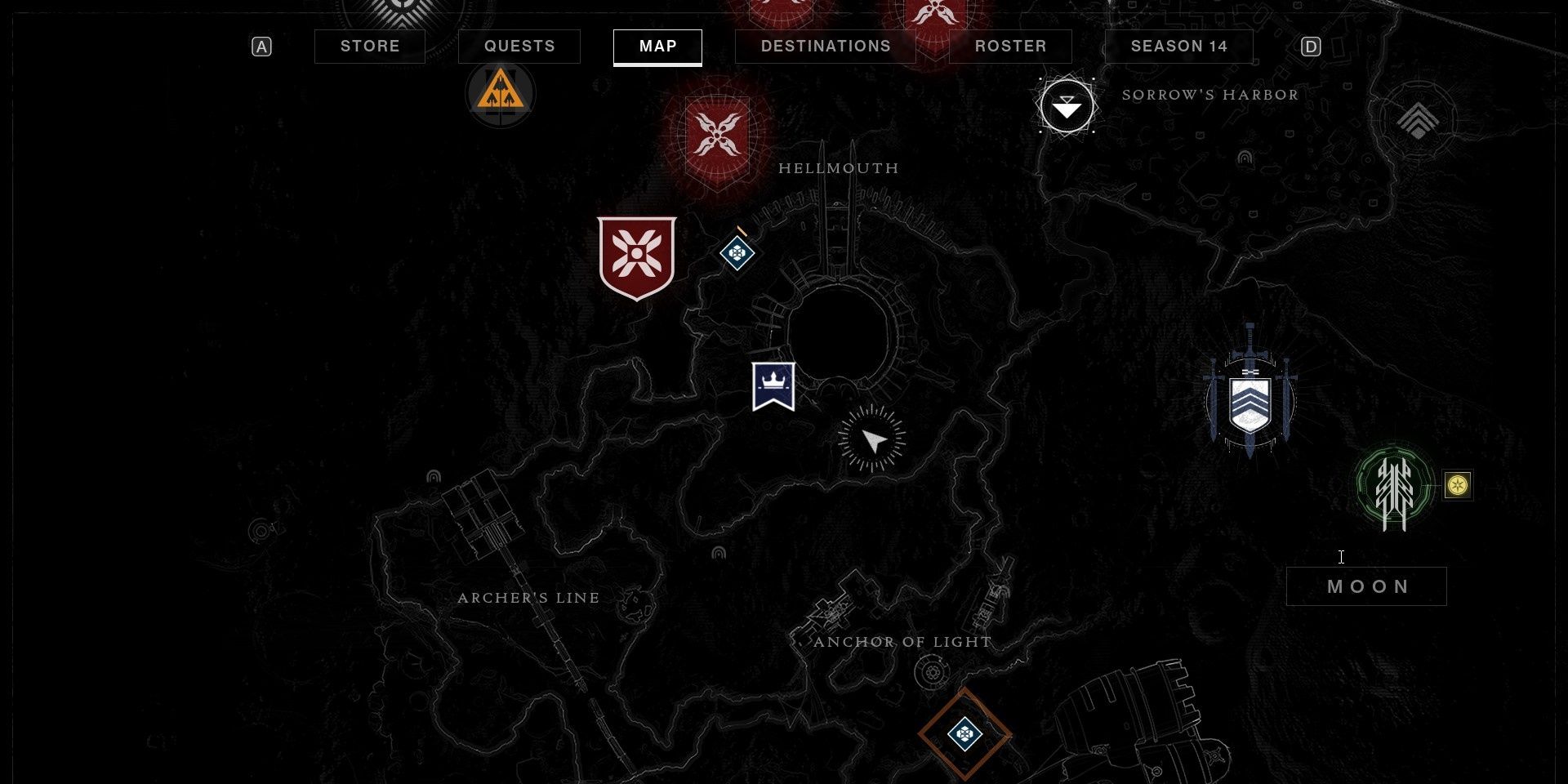The width and height of the screenshot is (1568, 784).
Task: Click the MOON destination label box
Action: 1365,586
